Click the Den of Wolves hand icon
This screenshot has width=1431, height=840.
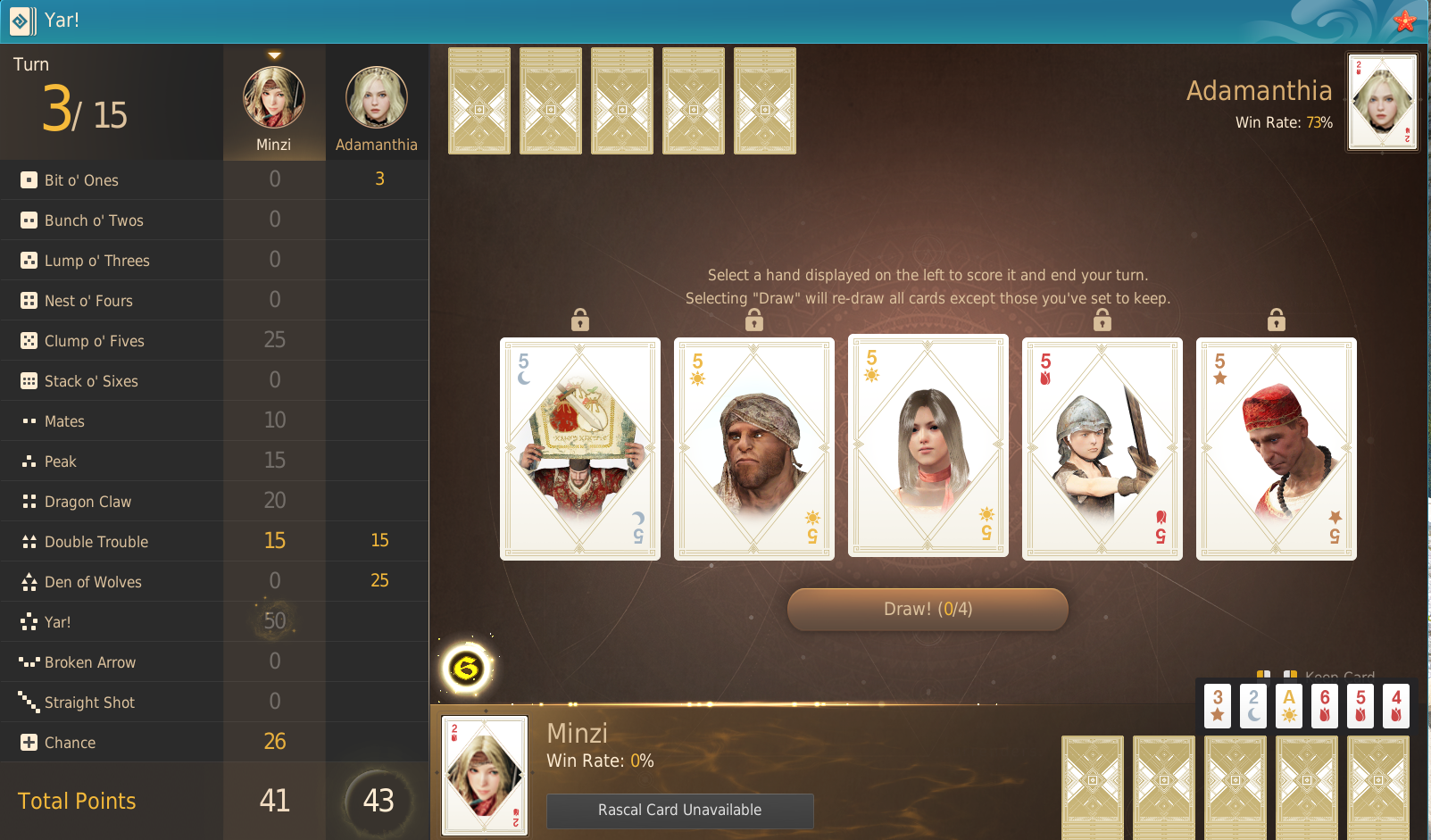coord(27,581)
